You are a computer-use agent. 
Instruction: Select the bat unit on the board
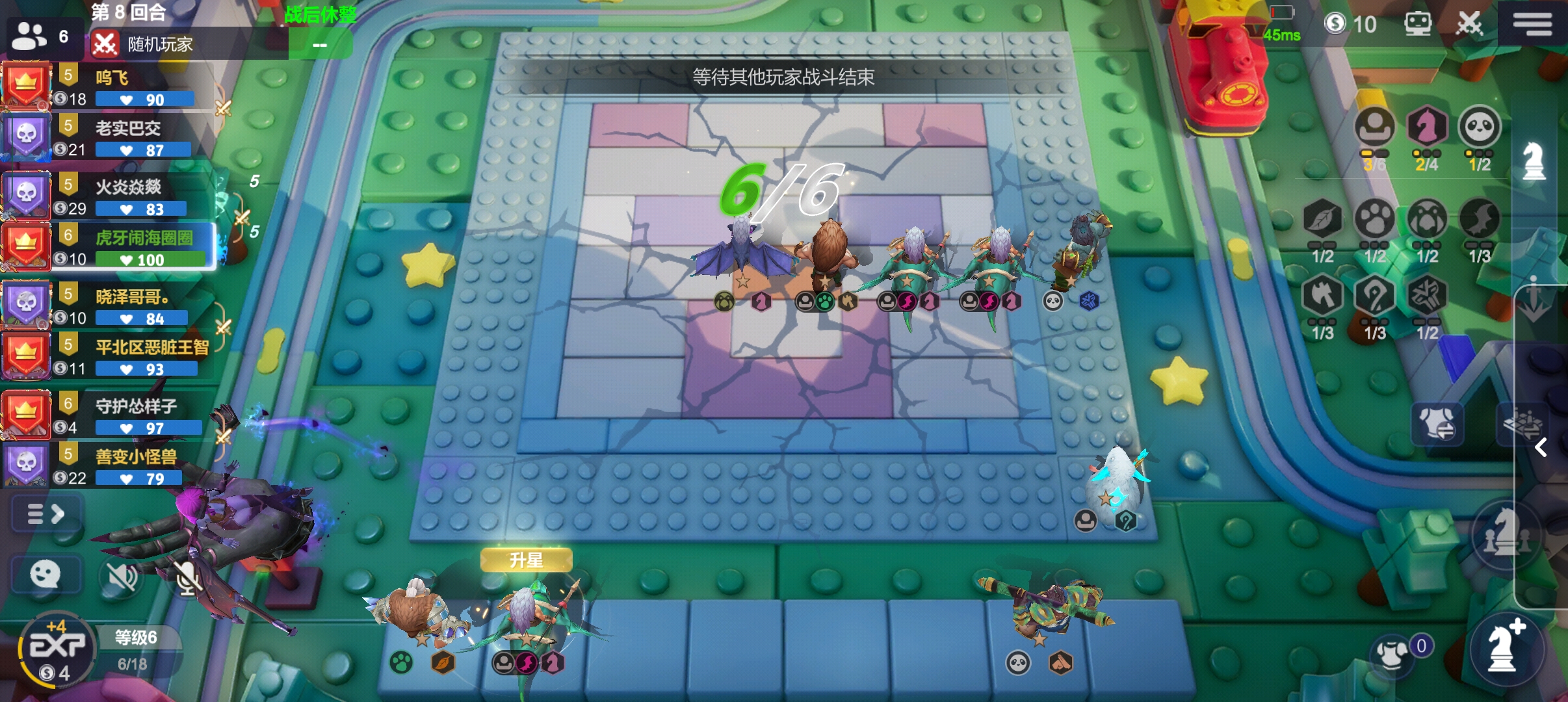(742, 252)
